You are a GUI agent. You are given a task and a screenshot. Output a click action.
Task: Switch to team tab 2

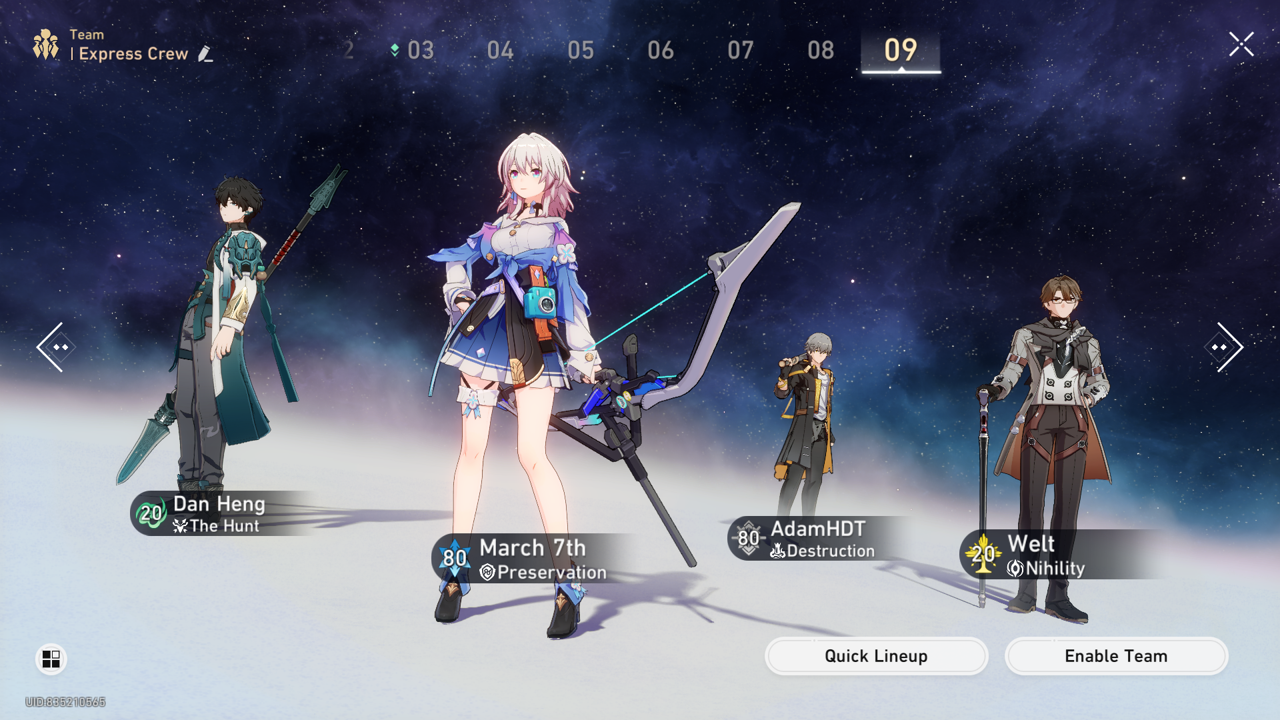pyautogui.click(x=348, y=48)
